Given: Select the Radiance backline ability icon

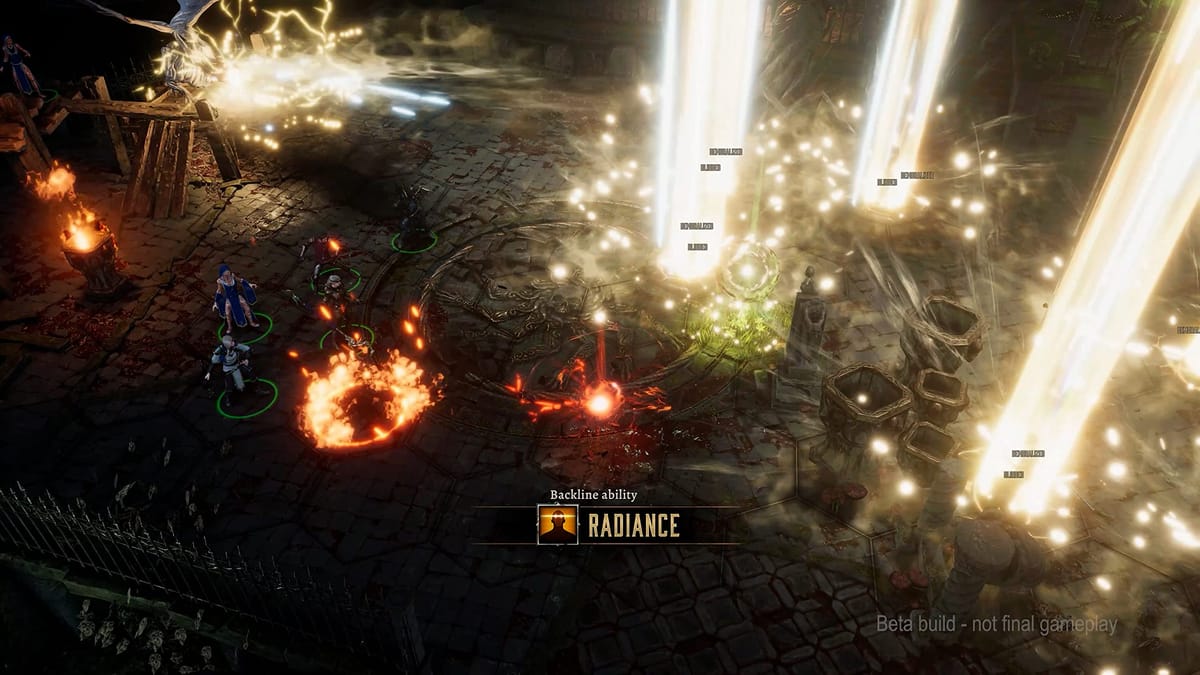Looking at the screenshot, I should point(557,525).
